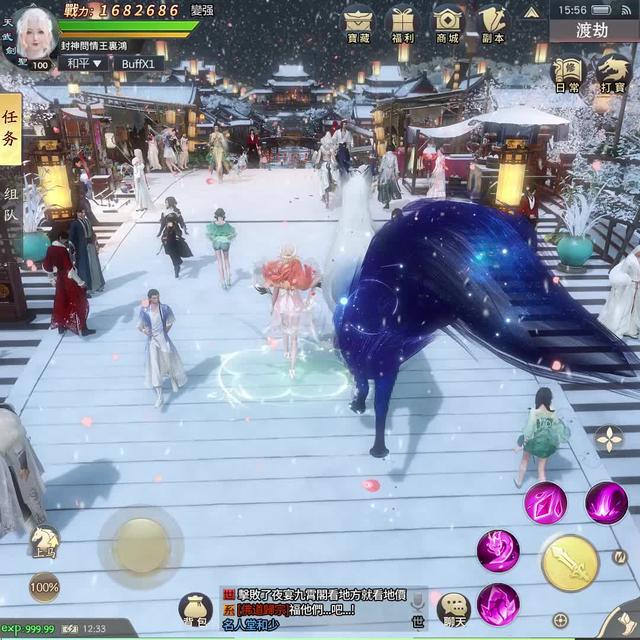Attack with the golden sword button
This screenshot has height=640, width=640.
pos(570,563)
